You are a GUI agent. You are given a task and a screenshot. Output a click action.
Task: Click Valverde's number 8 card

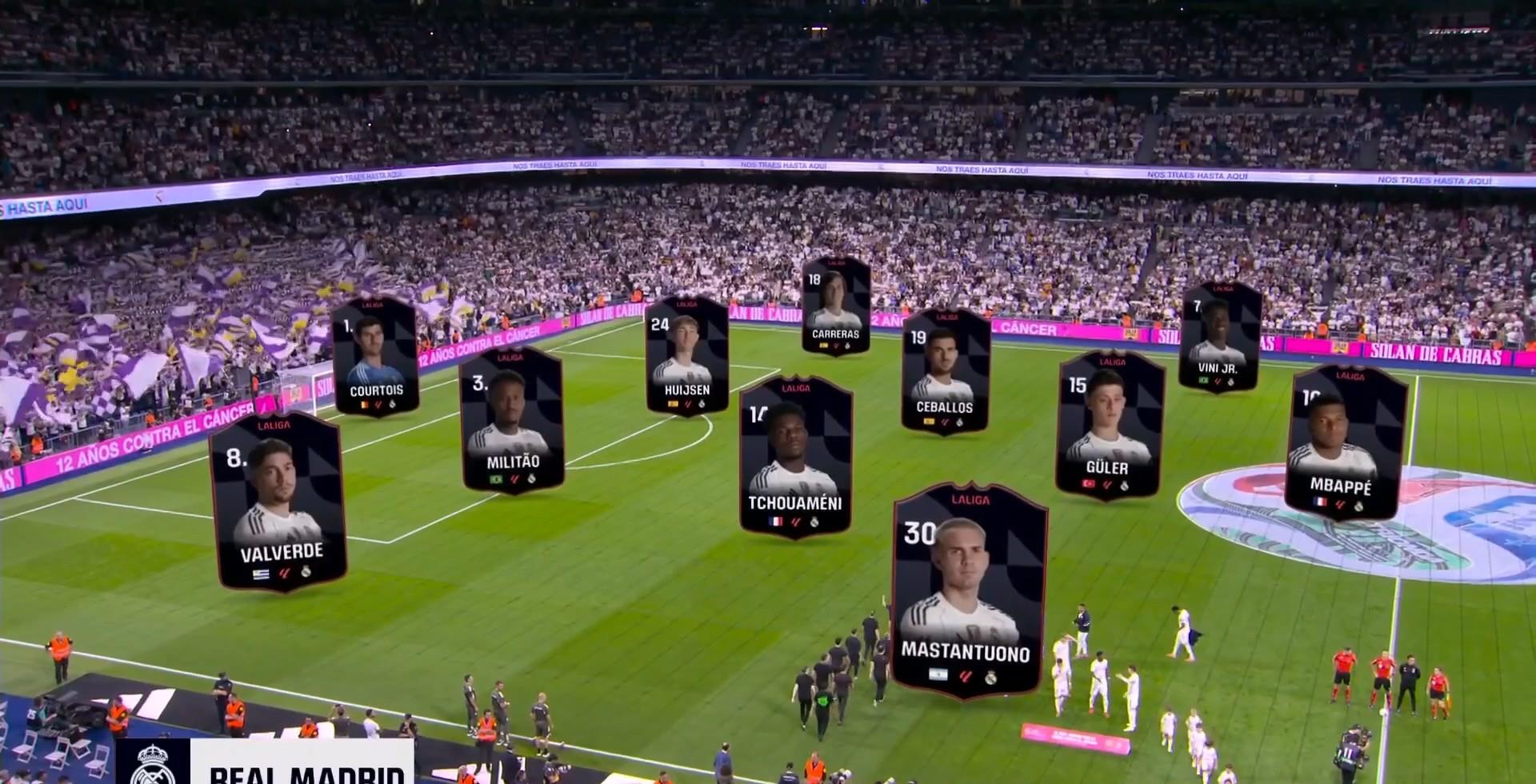click(279, 502)
